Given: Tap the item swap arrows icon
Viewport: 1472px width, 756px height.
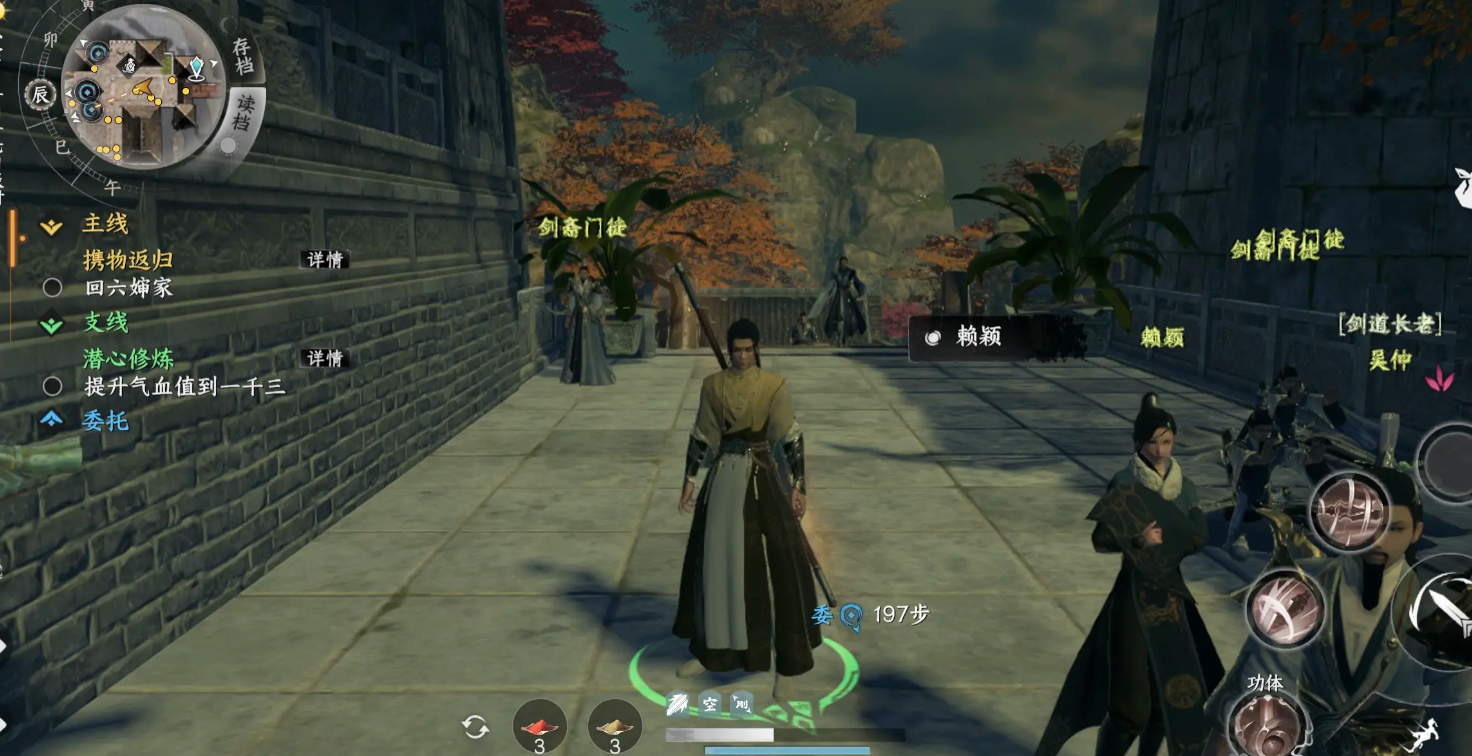Looking at the screenshot, I should click(x=475, y=727).
